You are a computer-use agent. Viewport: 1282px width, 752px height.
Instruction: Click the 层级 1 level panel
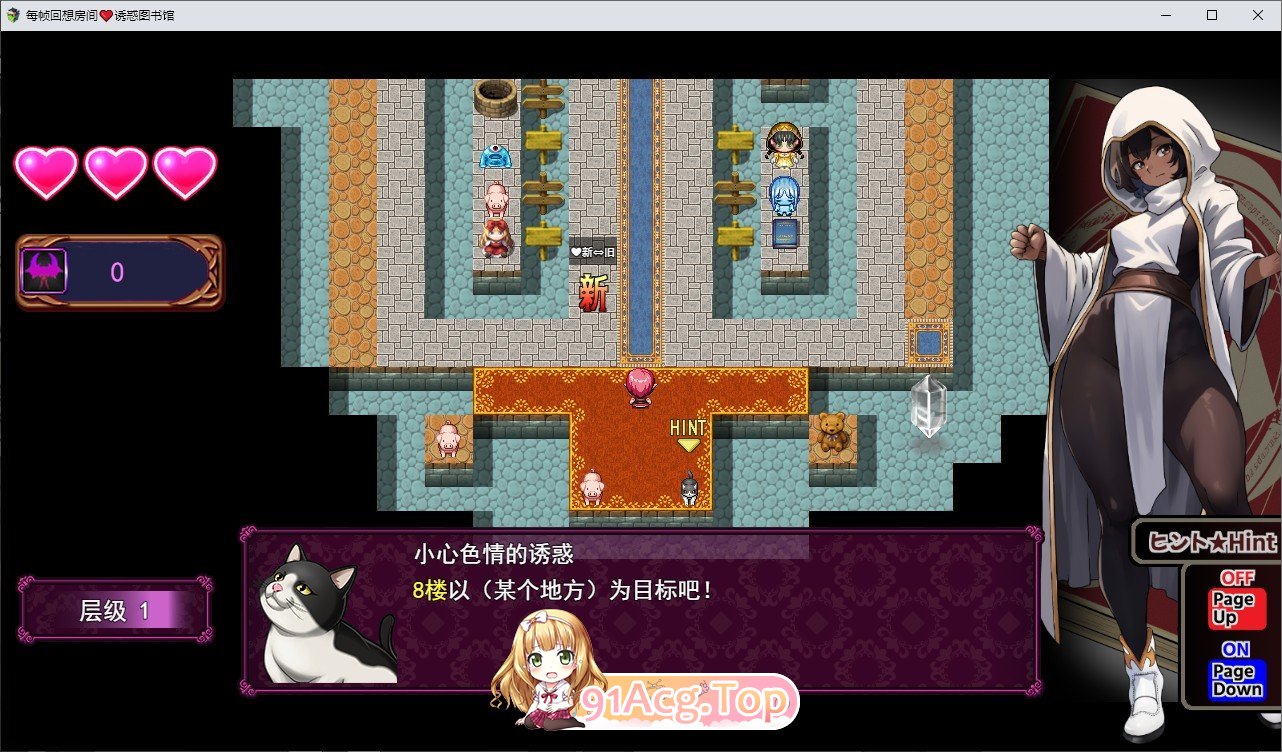coord(114,610)
